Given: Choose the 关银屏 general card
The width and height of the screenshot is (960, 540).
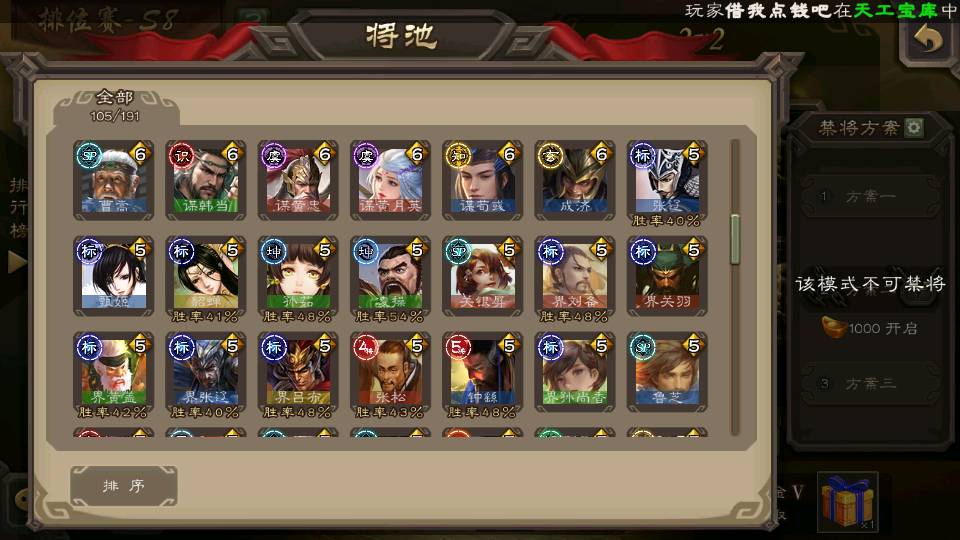Looking at the screenshot, I should pyautogui.click(x=483, y=276).
